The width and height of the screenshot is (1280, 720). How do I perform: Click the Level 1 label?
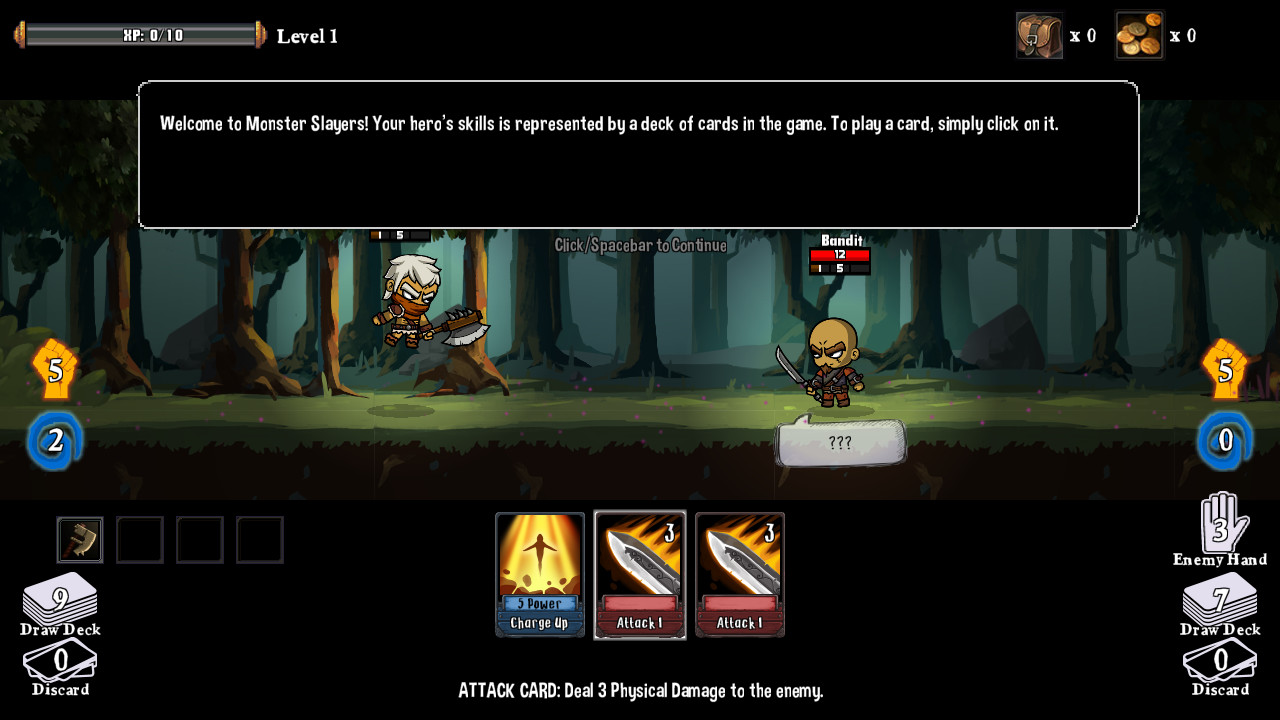(307, 36)
